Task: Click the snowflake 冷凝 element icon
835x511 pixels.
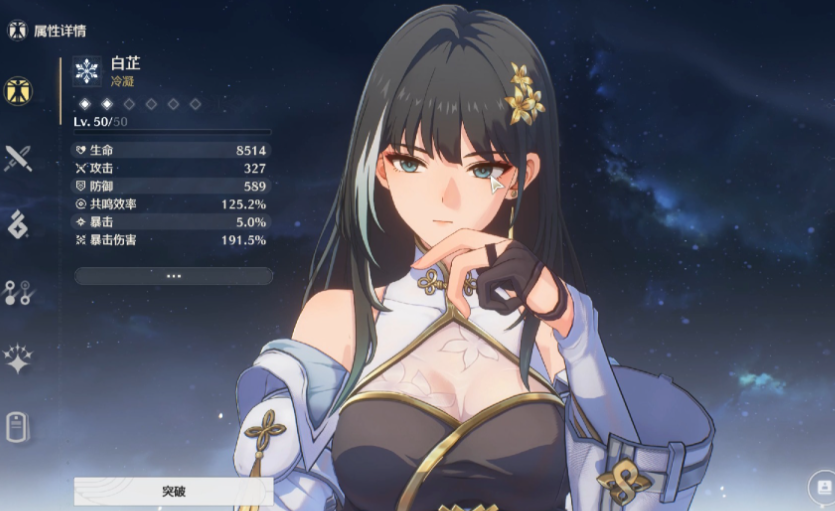Action: click(87, 70)
